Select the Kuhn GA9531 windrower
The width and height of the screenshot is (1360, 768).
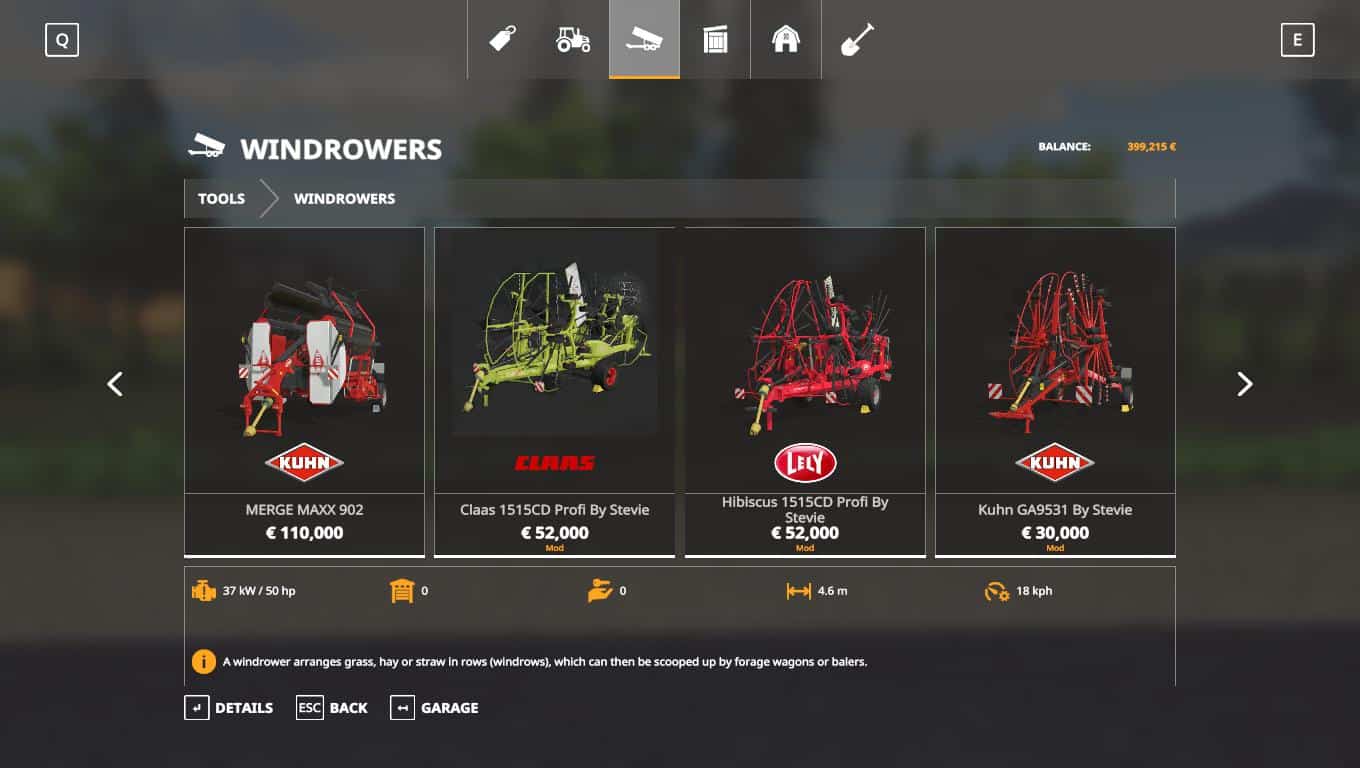coord(1055,391)
